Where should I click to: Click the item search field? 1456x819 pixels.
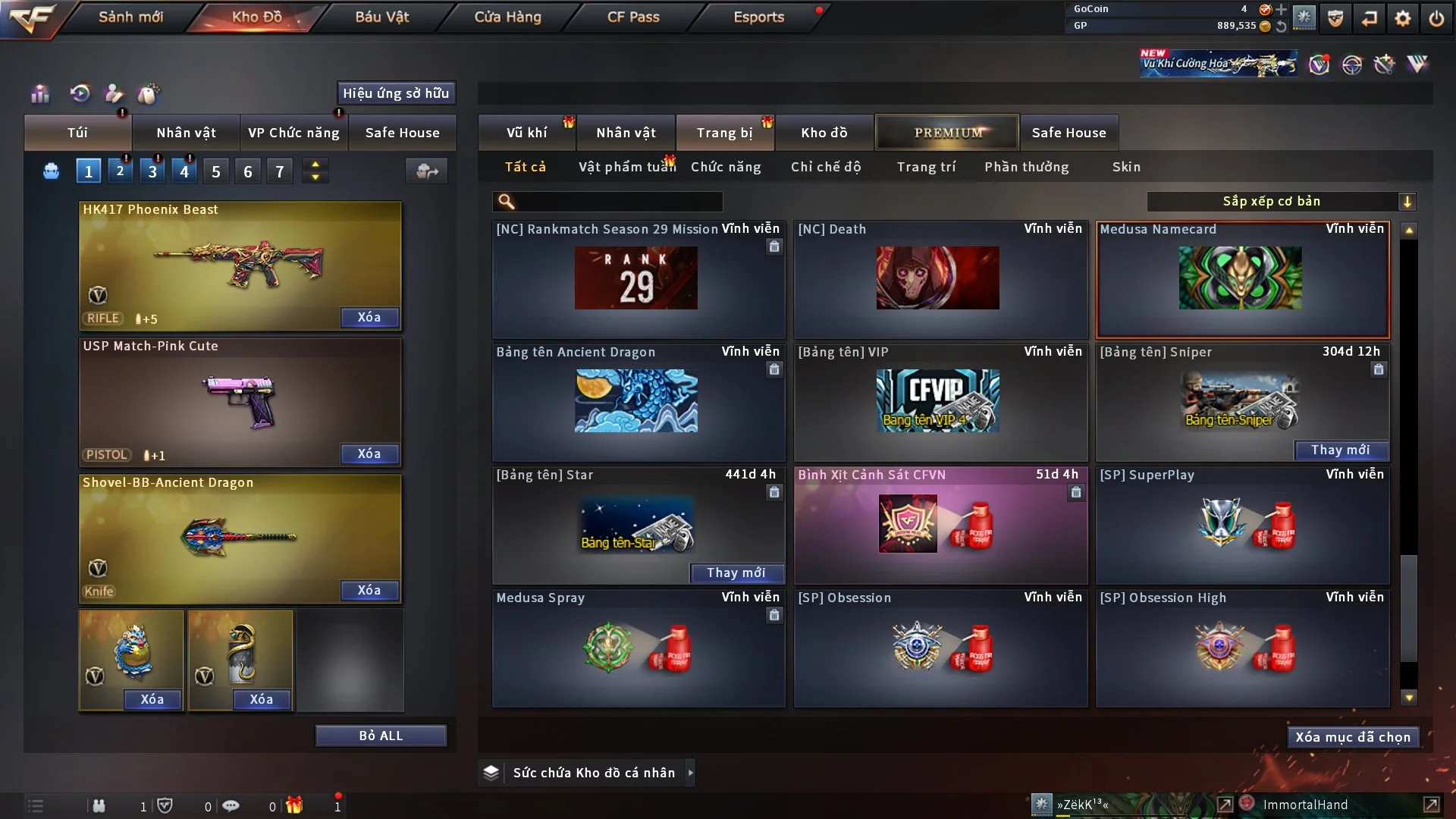618,202
